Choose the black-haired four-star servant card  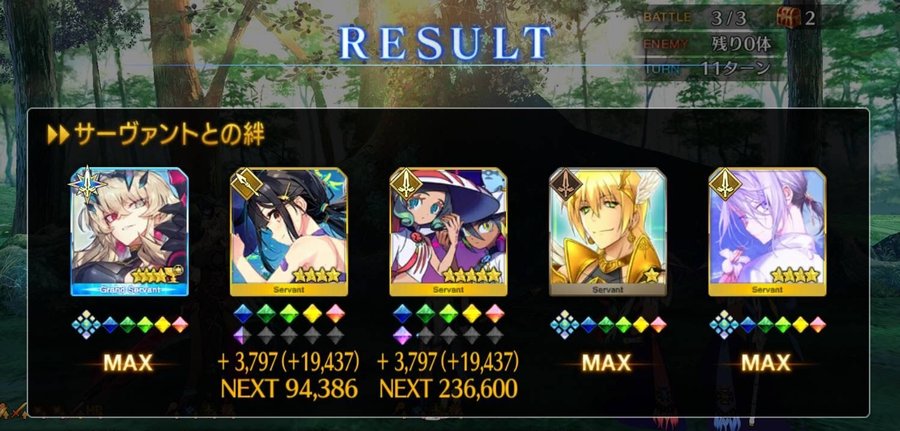pos(287,231)
